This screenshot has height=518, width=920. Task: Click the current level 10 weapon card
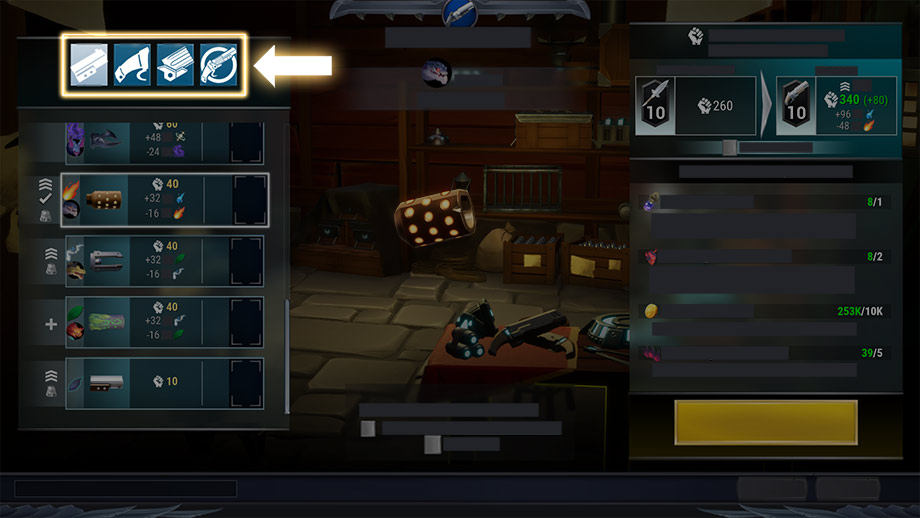(697, 106)
